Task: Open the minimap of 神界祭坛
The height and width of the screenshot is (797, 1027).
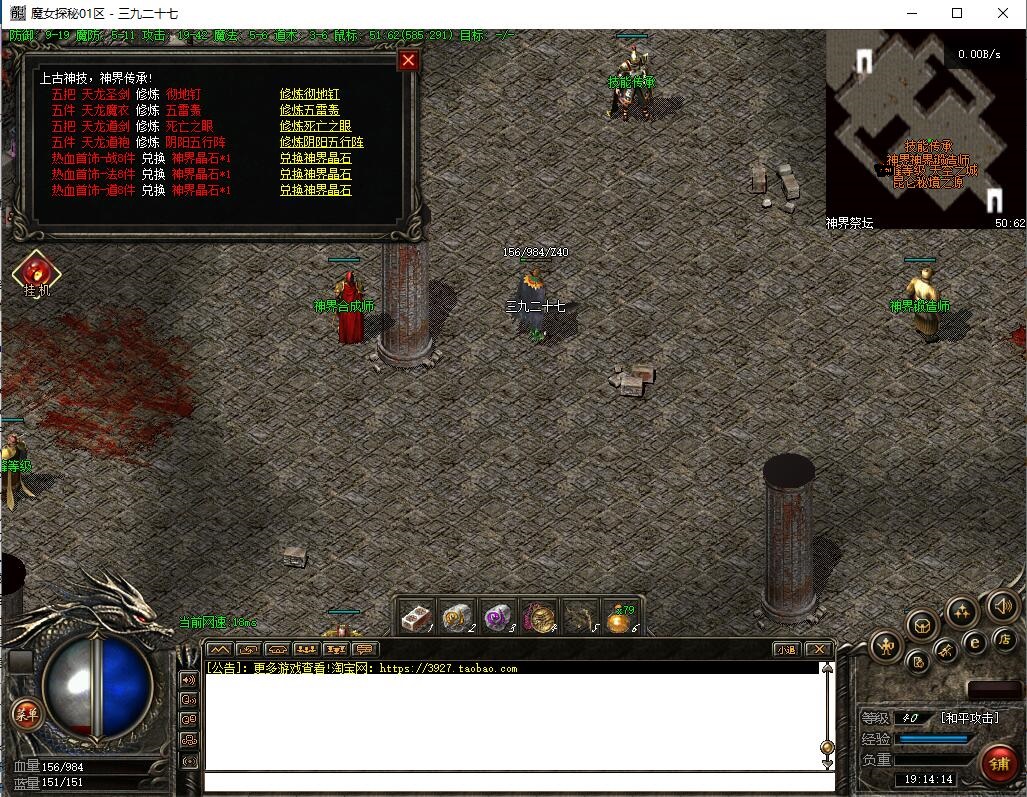Action: pos(925,128)
